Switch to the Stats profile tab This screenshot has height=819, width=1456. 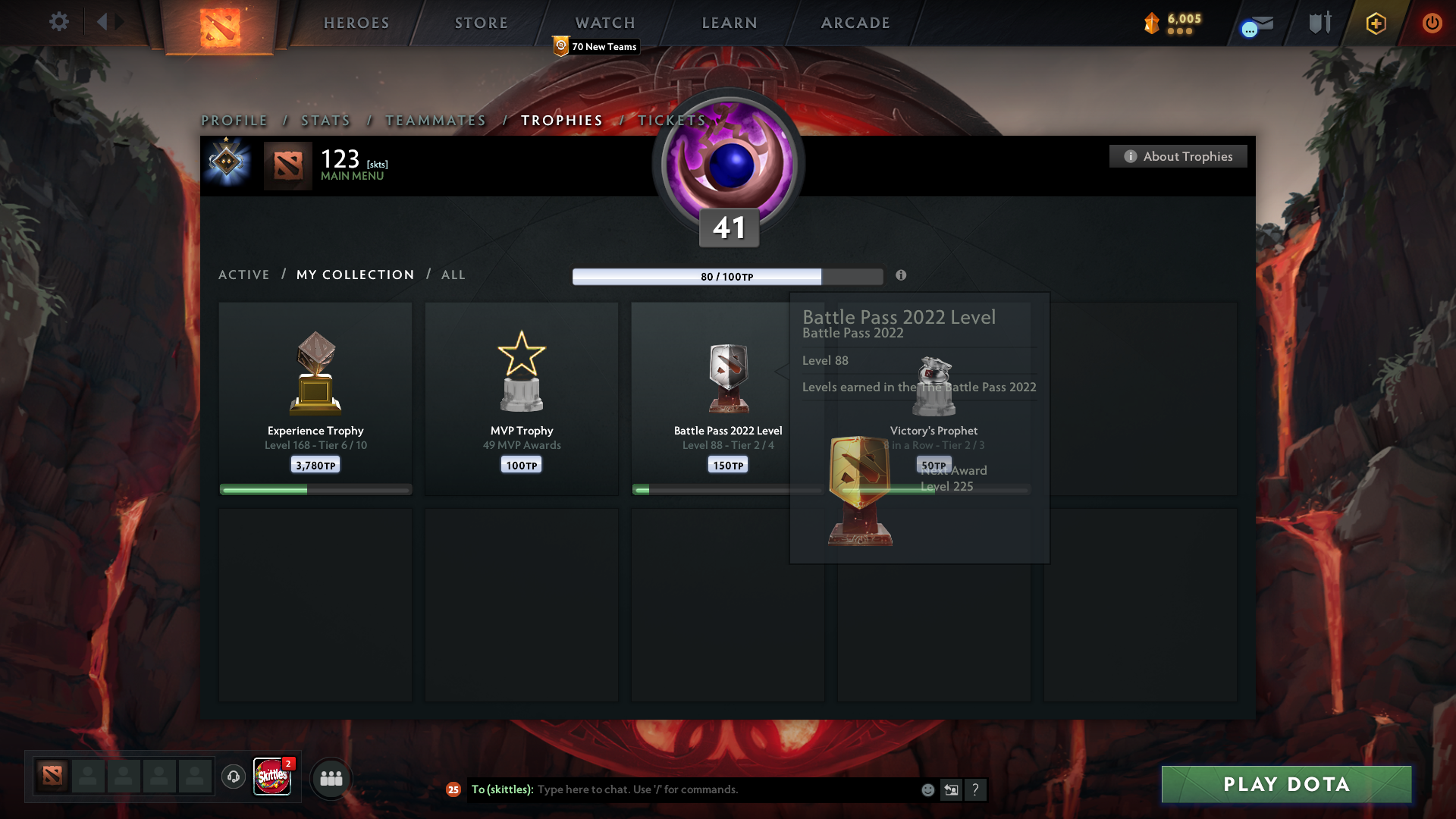coord(325,120)
